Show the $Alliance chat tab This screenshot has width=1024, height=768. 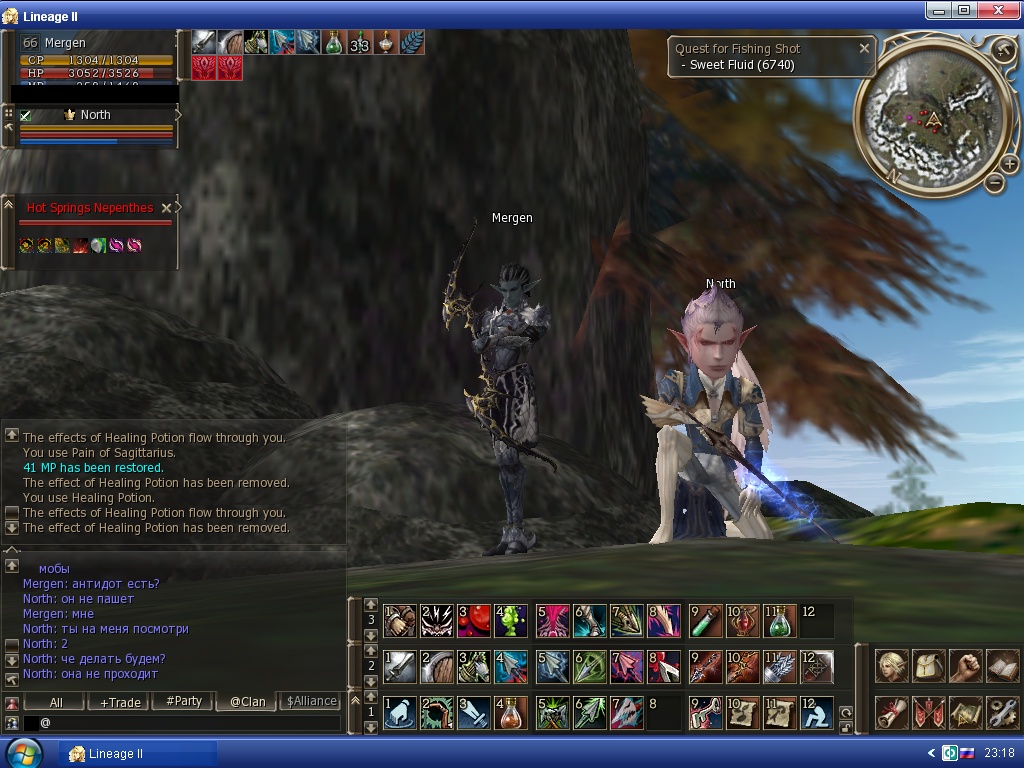pyautogui.click(x=311, y=702)
